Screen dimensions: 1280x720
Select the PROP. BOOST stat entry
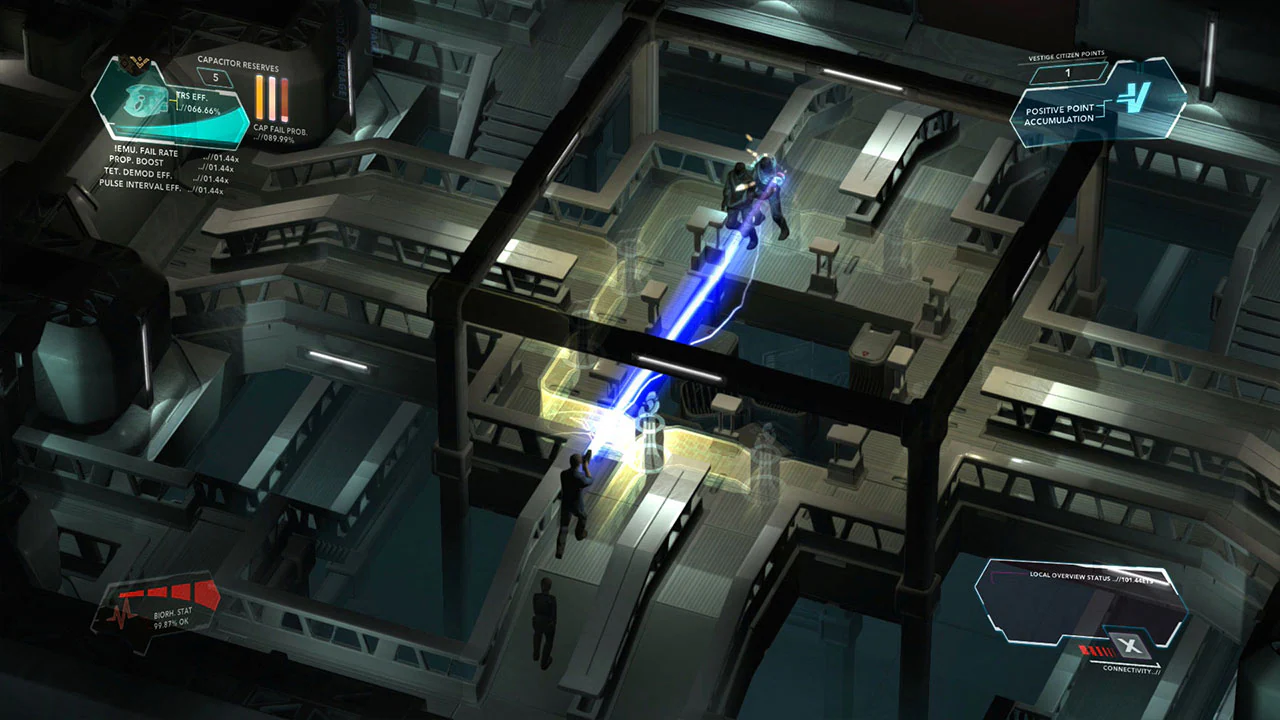(135, 160)
